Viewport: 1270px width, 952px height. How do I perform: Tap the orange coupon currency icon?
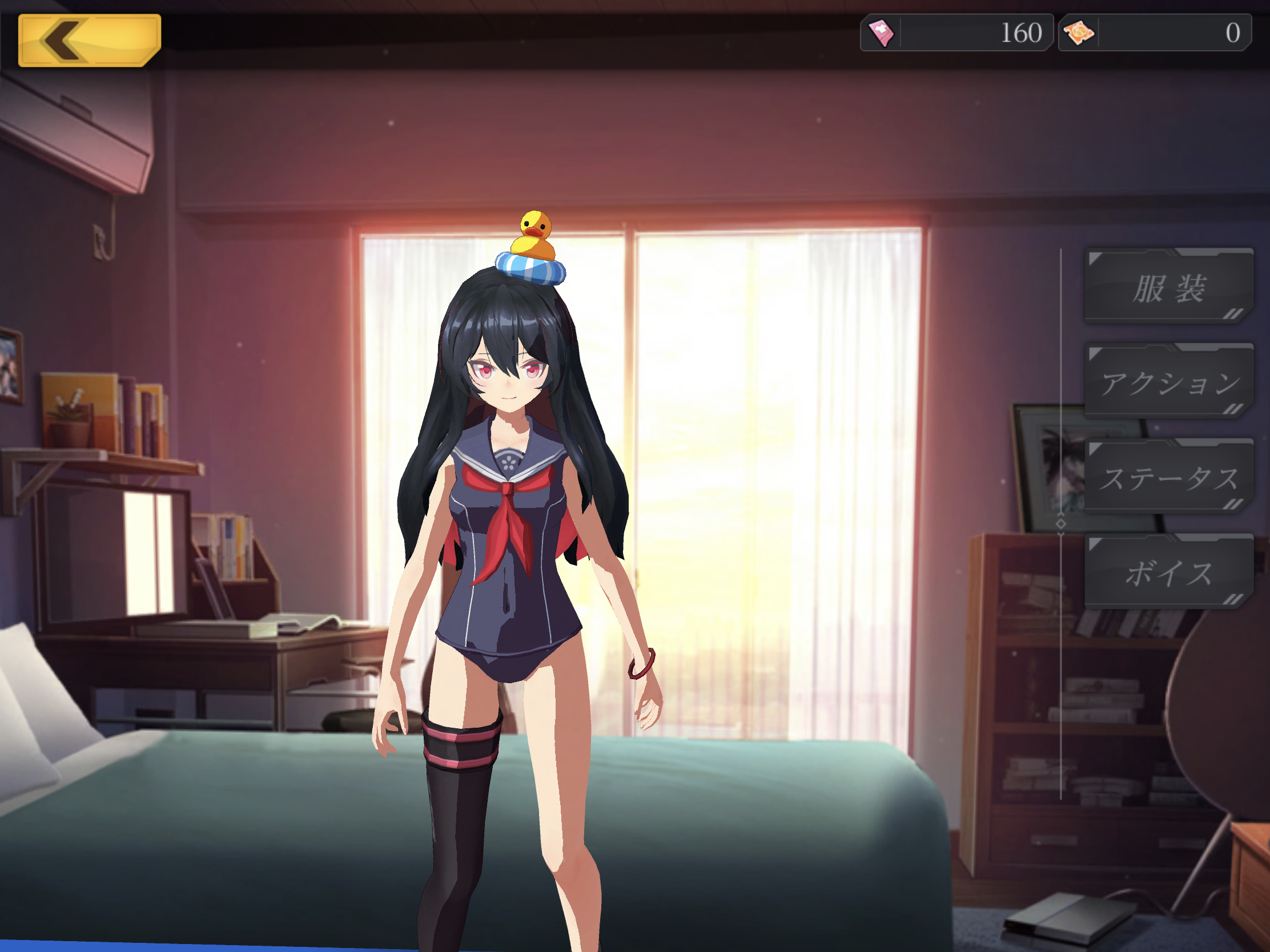coord(1079,33)
